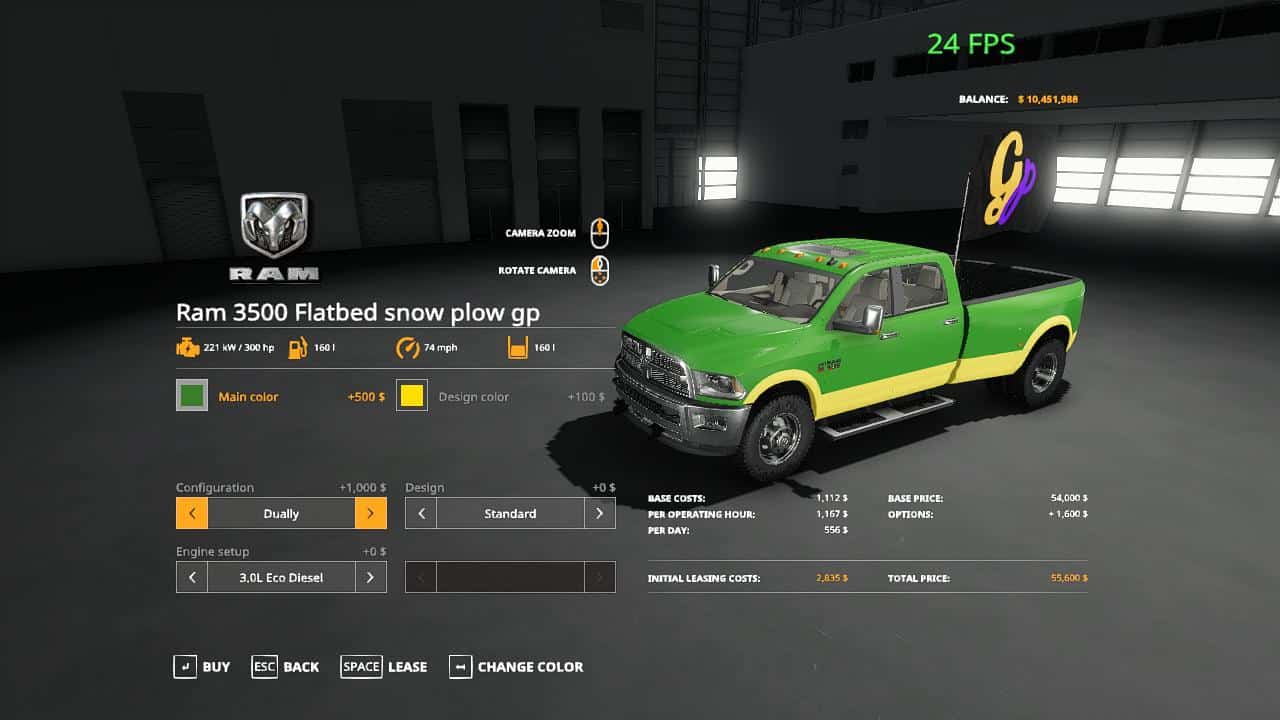Click the Configuration previous arrow
This screenshot has width=1280, height=720.
(192, 514)
